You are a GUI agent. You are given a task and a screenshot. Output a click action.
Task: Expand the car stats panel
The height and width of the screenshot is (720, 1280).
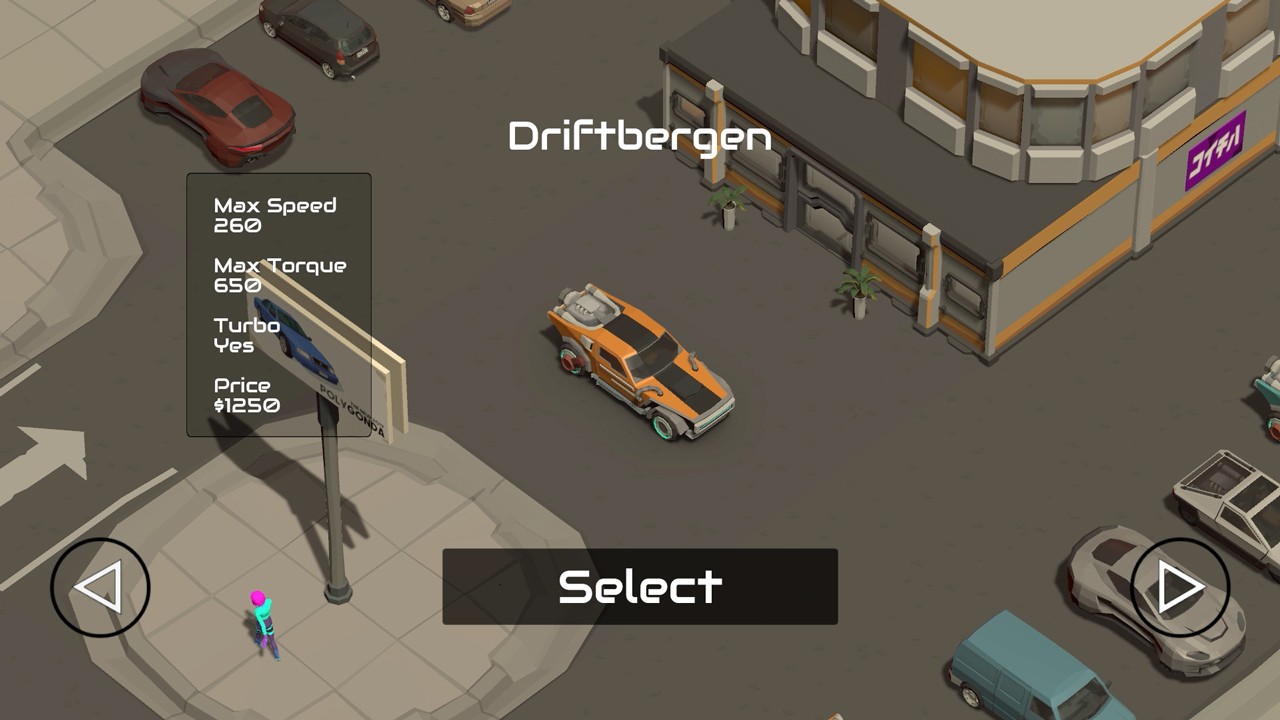click(x=278, y=305)
